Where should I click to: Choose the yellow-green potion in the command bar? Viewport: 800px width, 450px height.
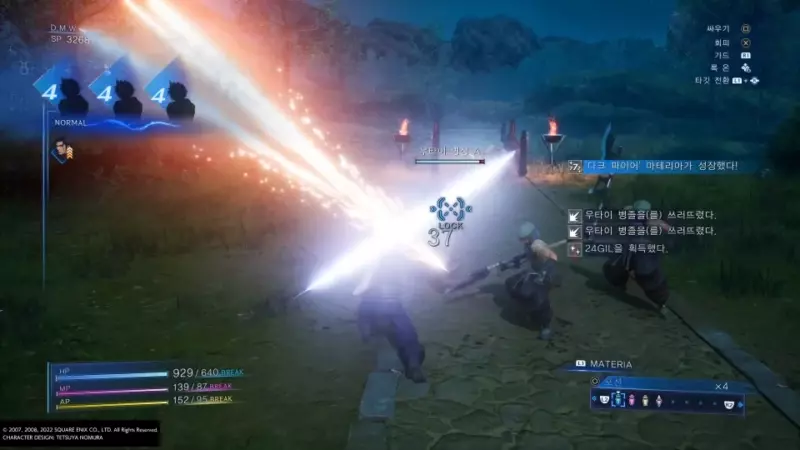tap(646, 401)
